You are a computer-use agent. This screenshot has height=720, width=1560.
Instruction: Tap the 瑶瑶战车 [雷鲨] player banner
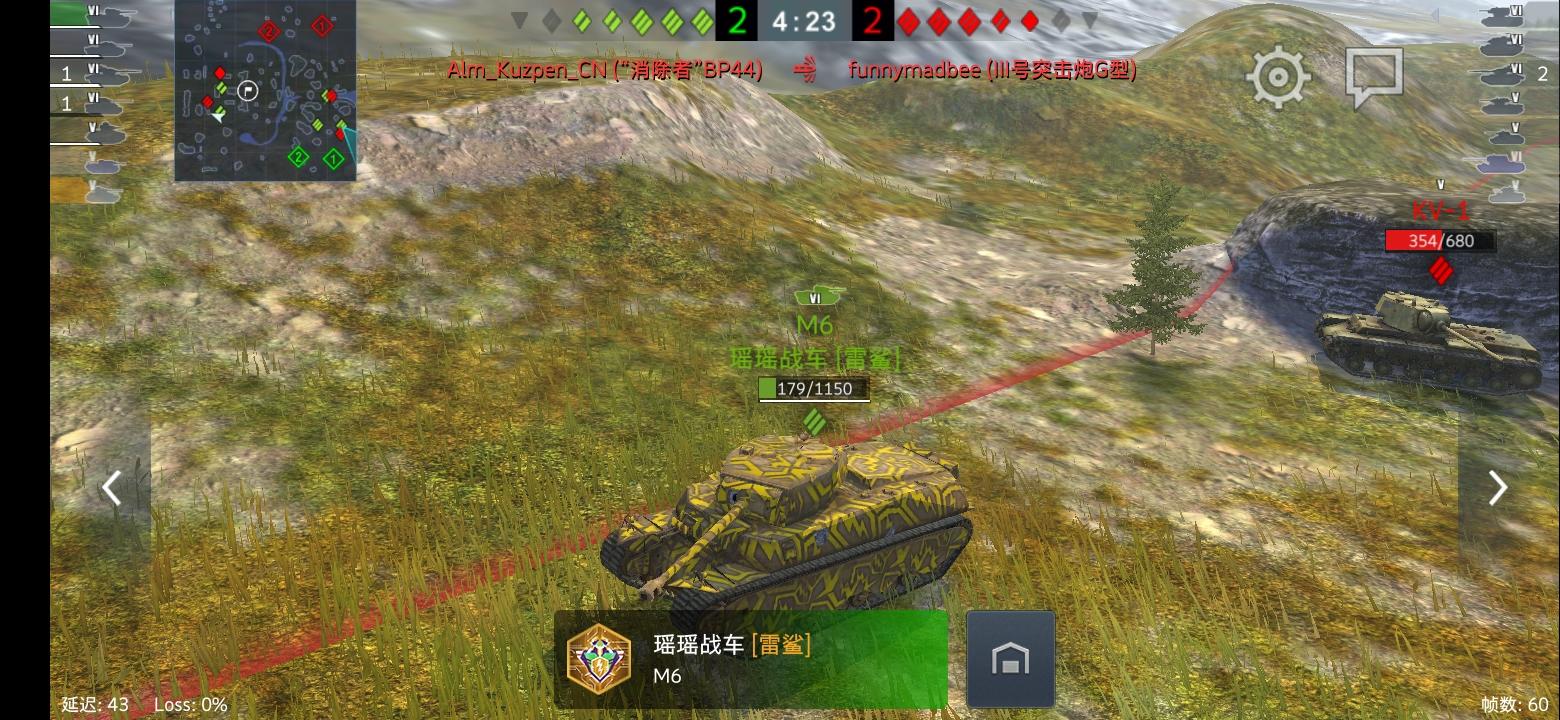click(x=750, y=658)
